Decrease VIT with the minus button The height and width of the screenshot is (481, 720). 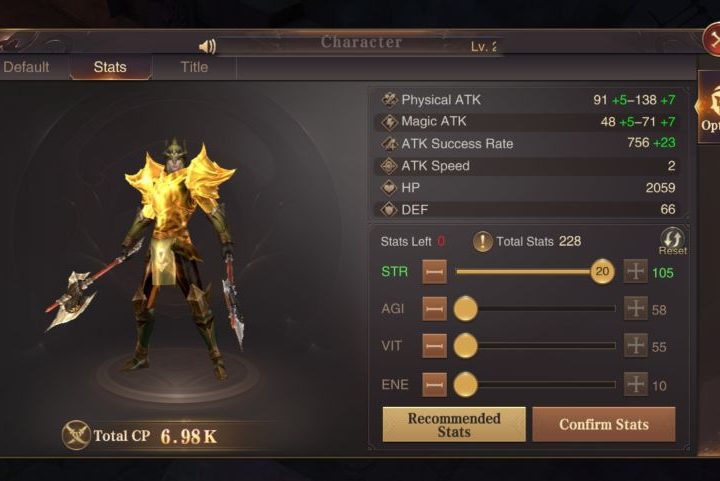pos(434,346)
